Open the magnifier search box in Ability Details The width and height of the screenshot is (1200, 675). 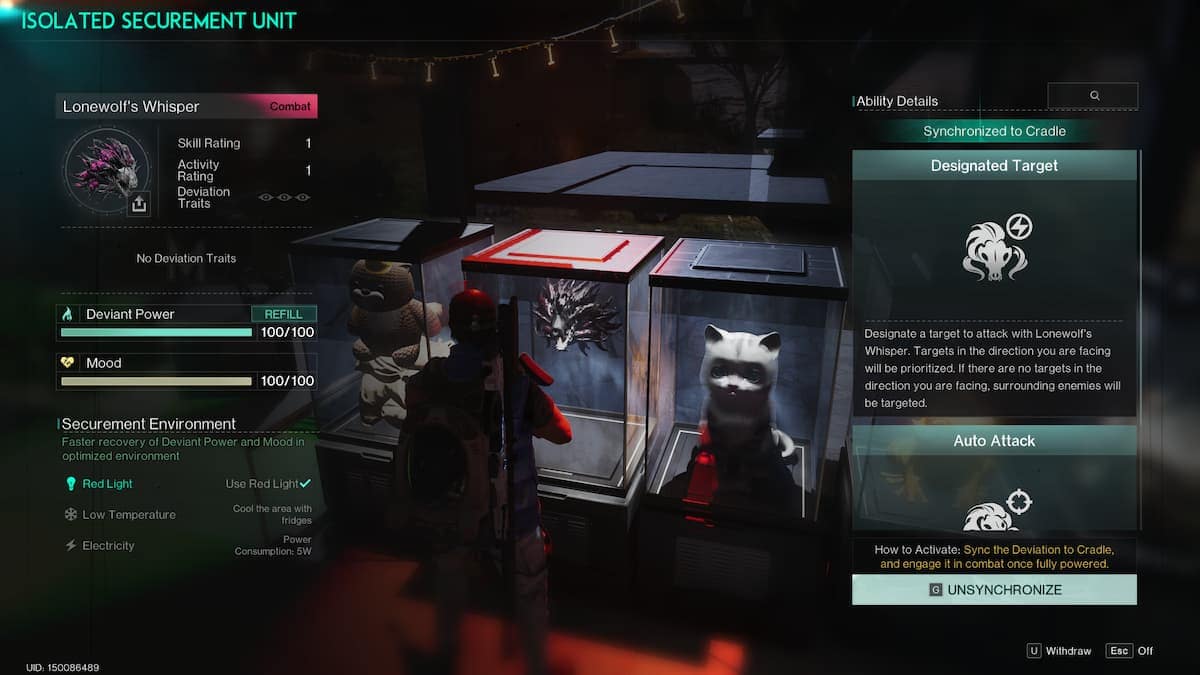tap(1093, 96)
